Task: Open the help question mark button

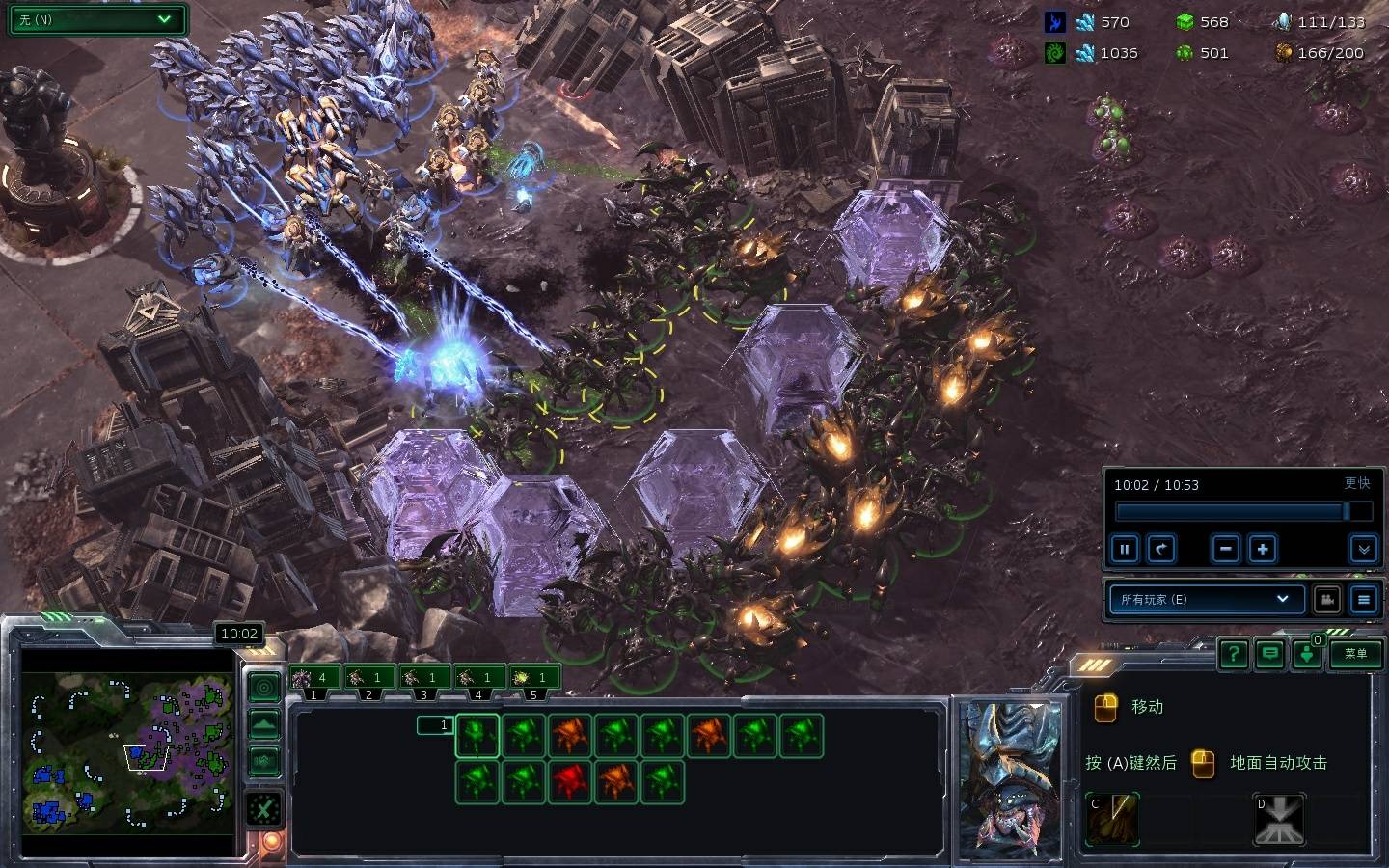Action: [x=1234, y=654]
